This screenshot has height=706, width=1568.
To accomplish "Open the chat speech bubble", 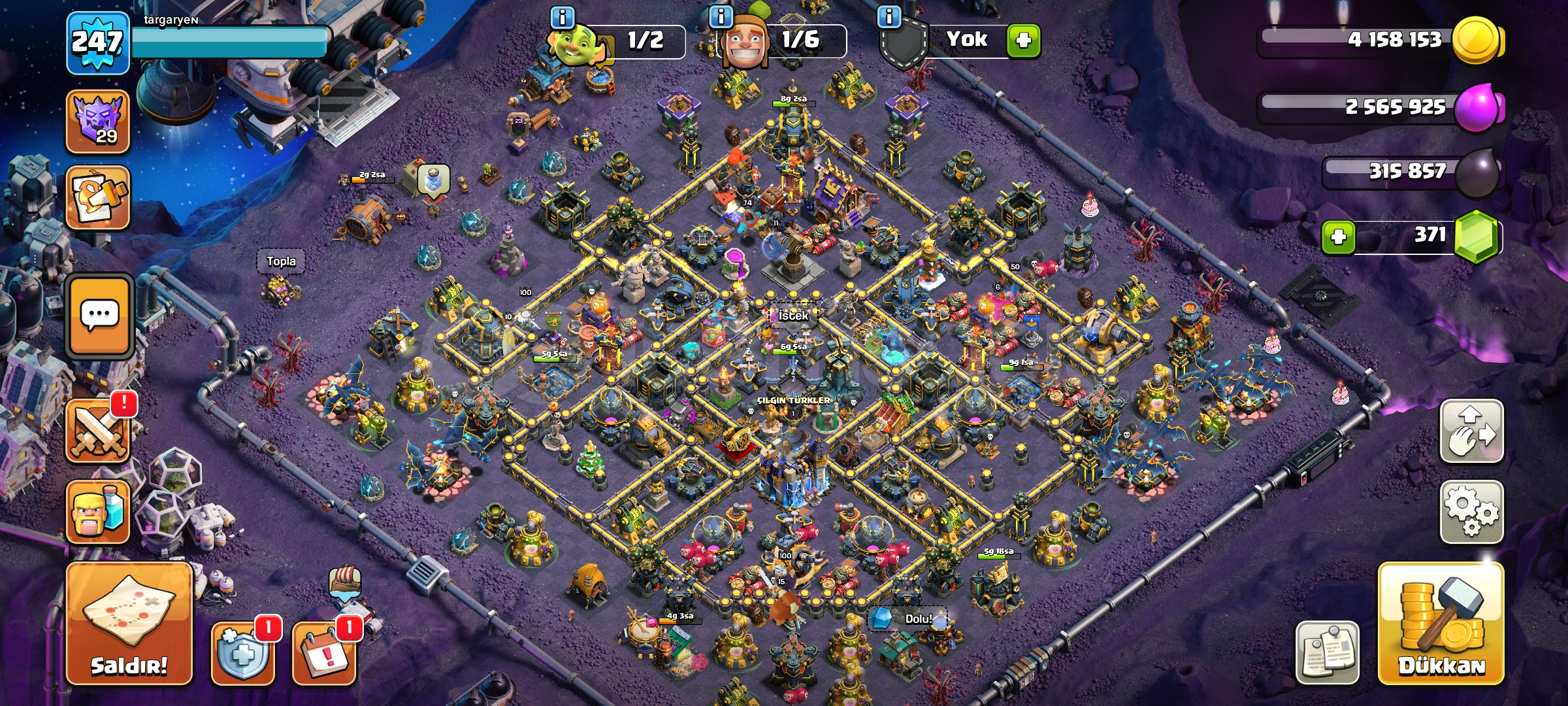I will (99, 316).
